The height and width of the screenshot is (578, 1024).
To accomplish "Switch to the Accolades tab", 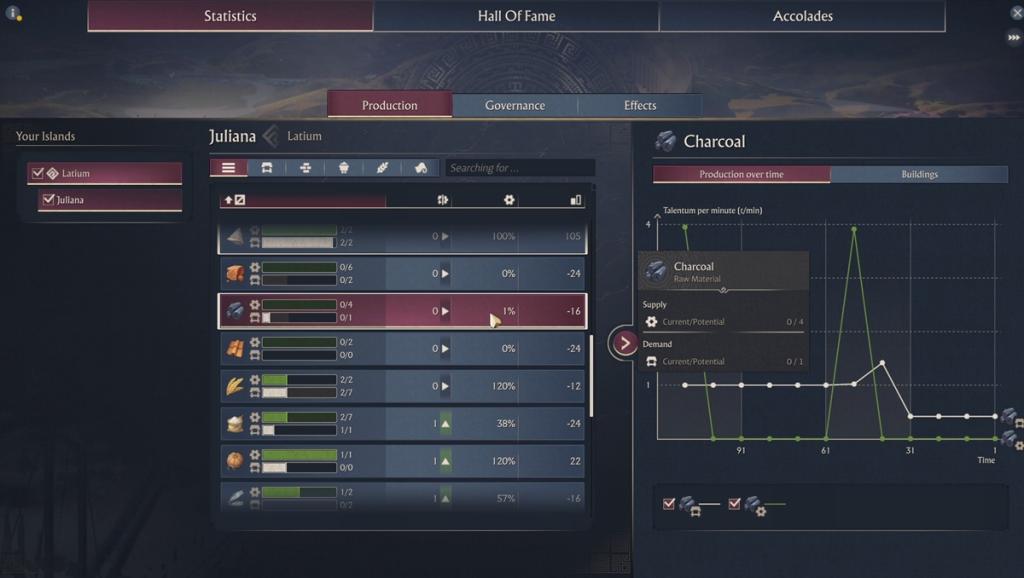I will 802,16.
